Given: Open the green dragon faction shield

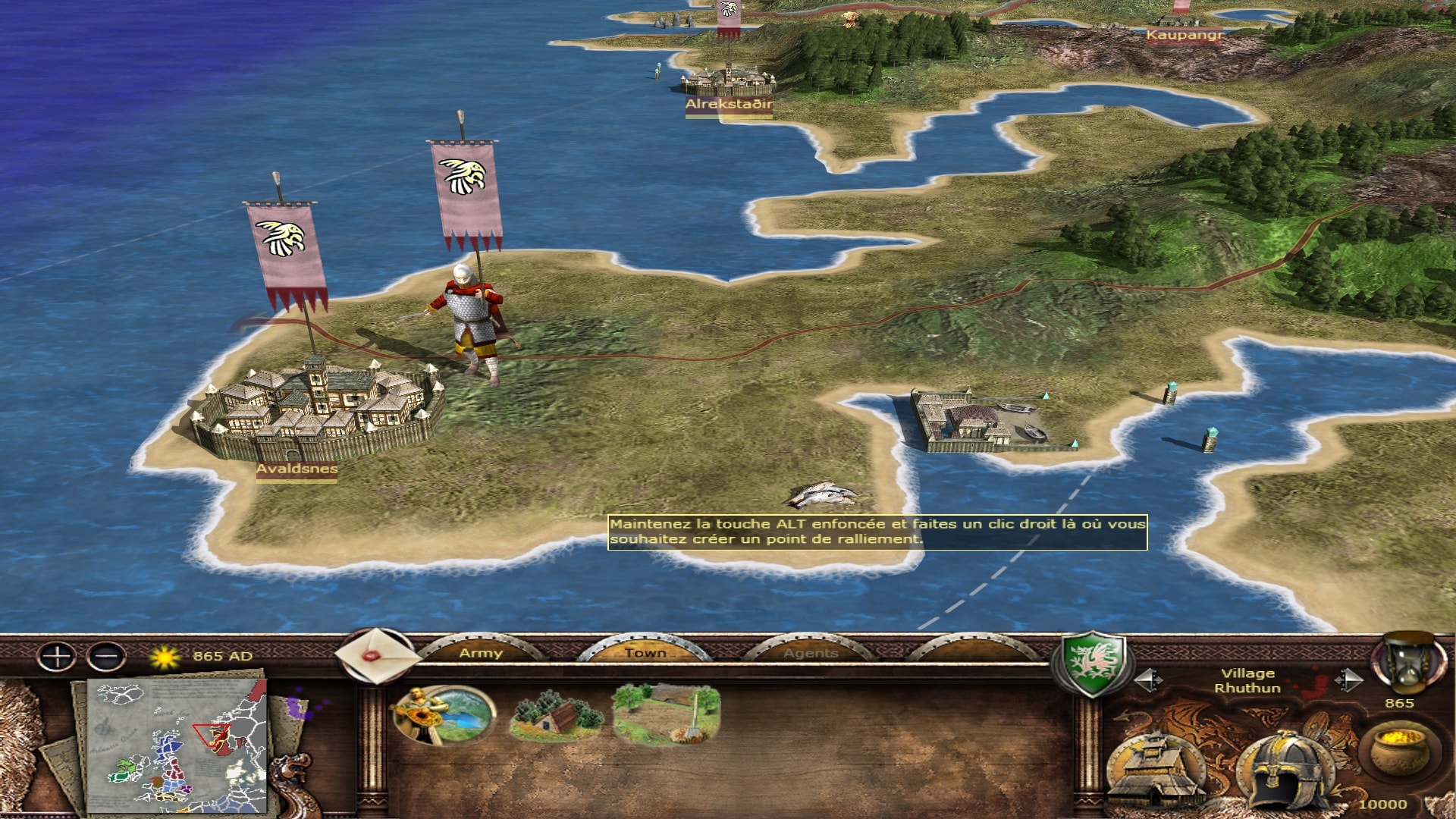Looking at the screenshot, I should [1091, 662].
